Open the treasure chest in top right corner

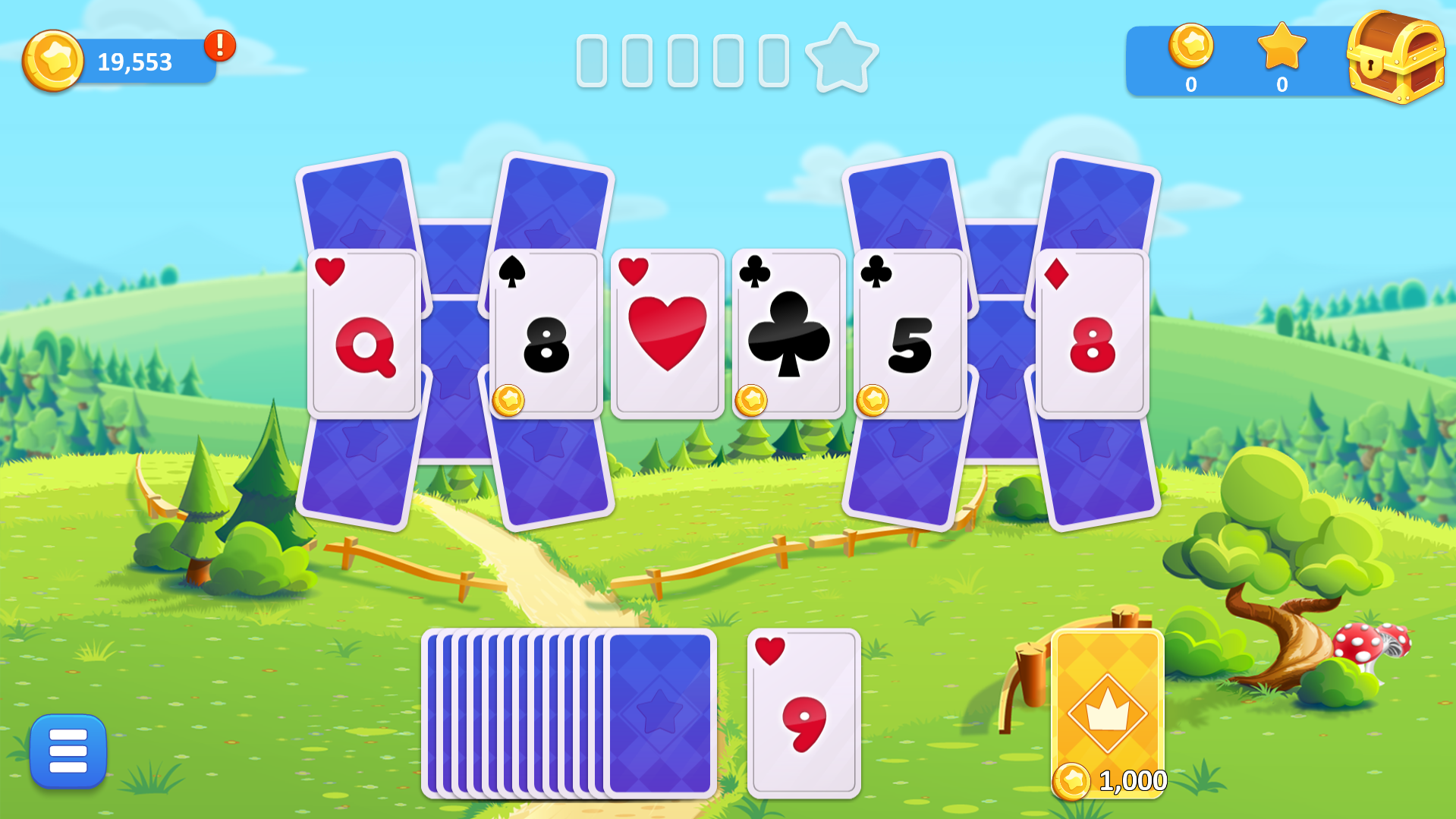pos(1397,59)
